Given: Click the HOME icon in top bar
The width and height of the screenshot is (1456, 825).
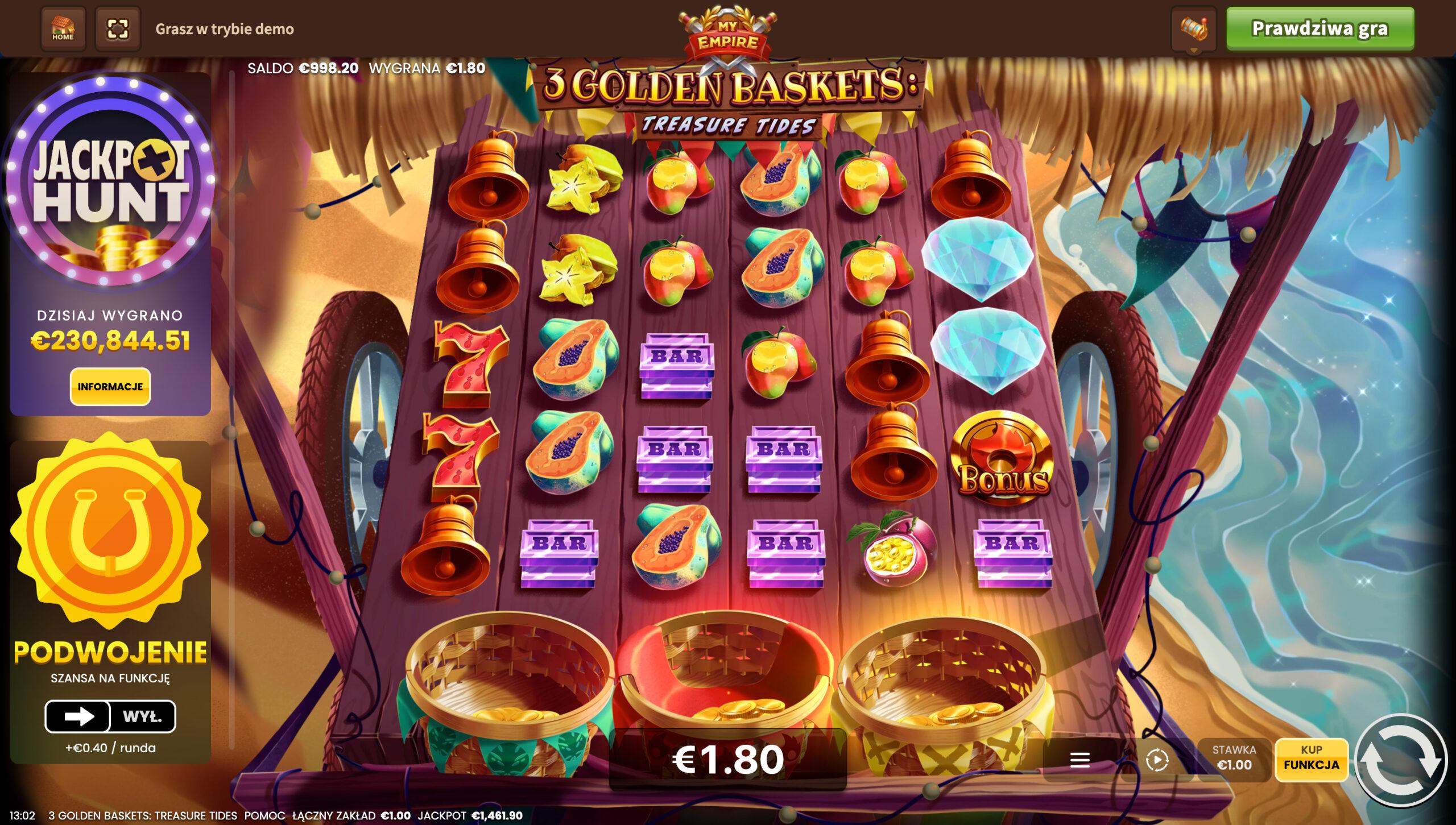Looking at the screenshot, I should [x=63, y=29].
